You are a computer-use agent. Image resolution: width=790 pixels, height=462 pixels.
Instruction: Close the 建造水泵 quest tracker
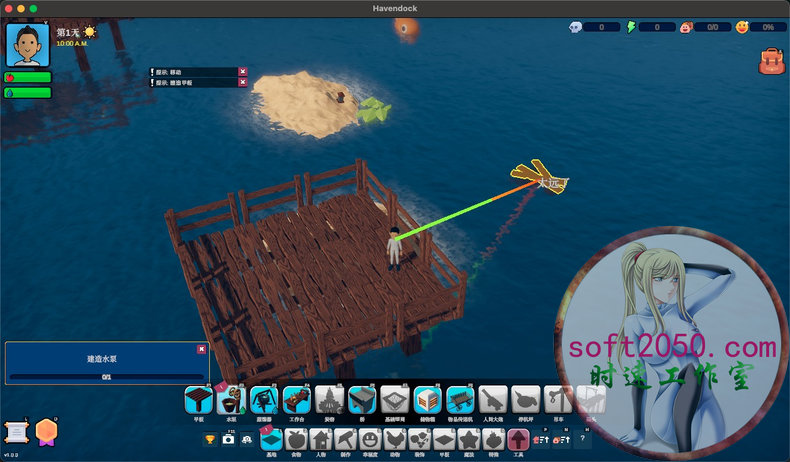click(x=201, y=349)
